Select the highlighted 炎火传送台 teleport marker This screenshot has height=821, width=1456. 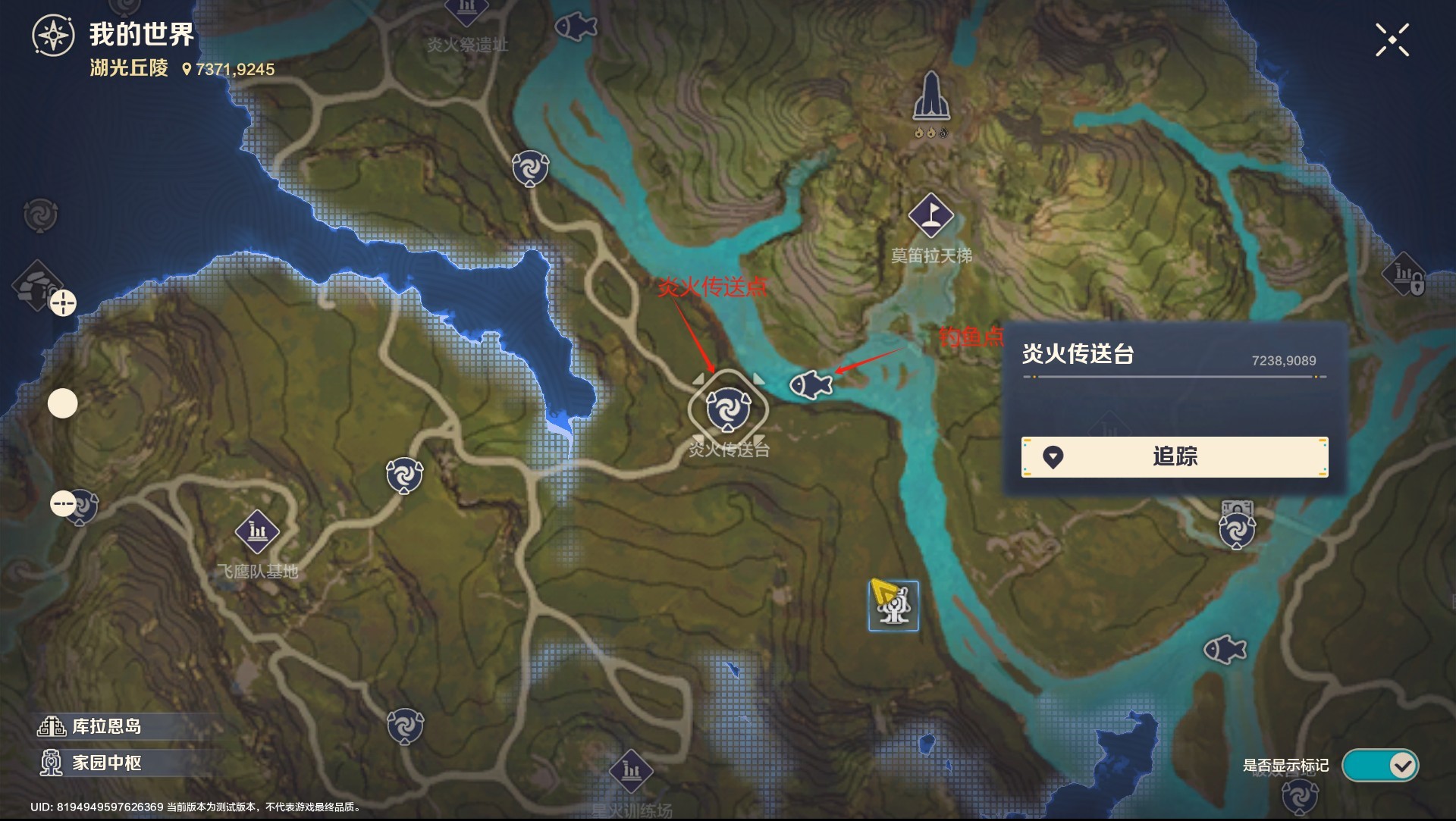(x=728, y=409)
